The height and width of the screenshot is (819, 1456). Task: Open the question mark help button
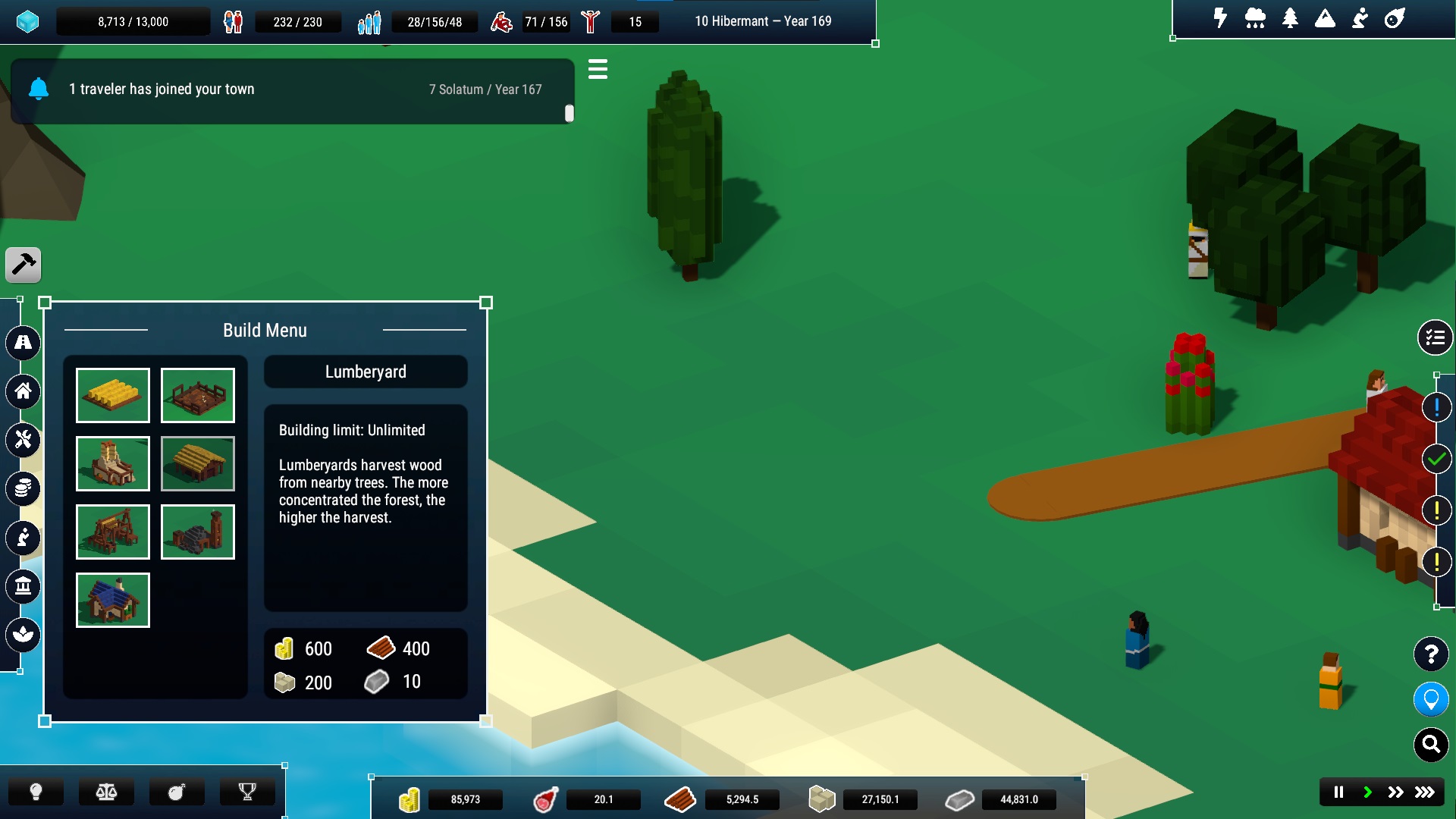(1431, 654)
